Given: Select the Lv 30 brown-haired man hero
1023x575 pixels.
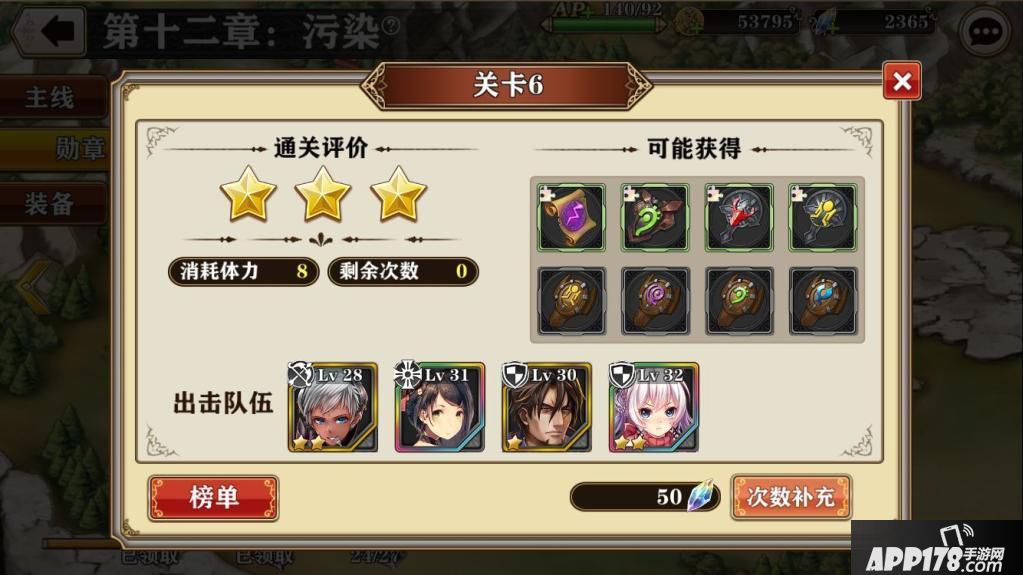Looking at the screenshot, I should 547,408.
